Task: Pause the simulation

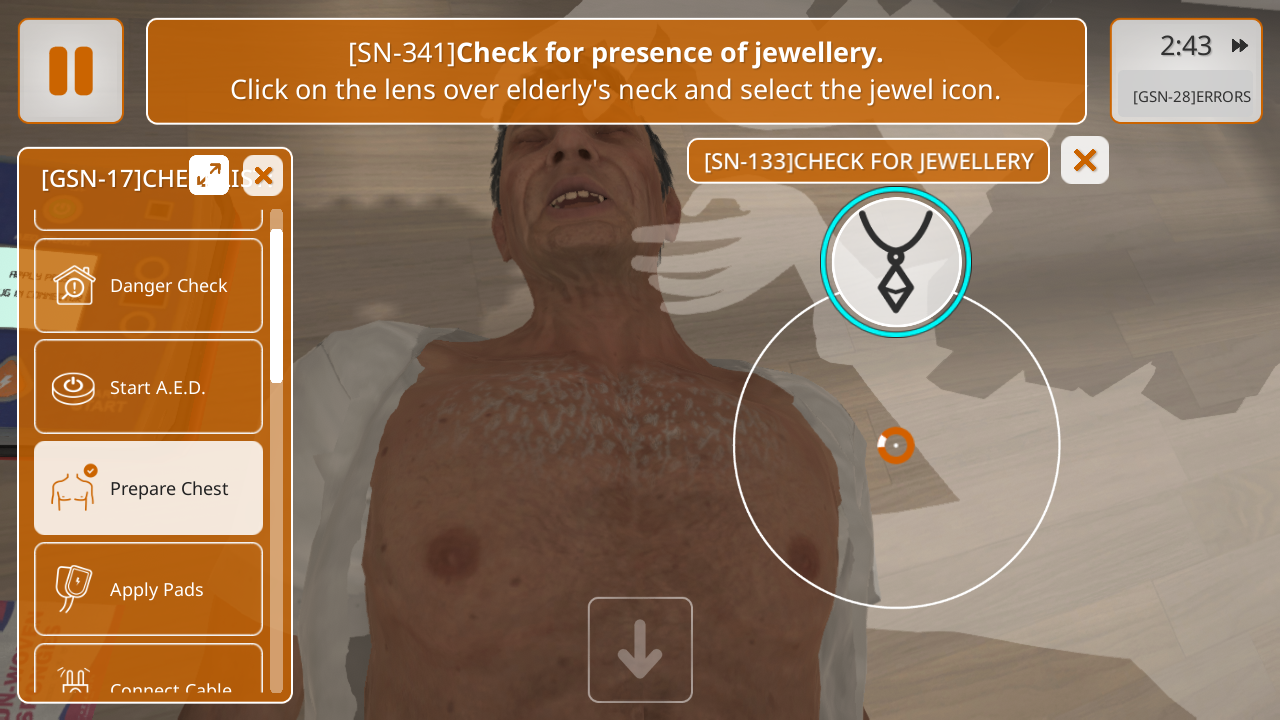Action: pos(71,71)
